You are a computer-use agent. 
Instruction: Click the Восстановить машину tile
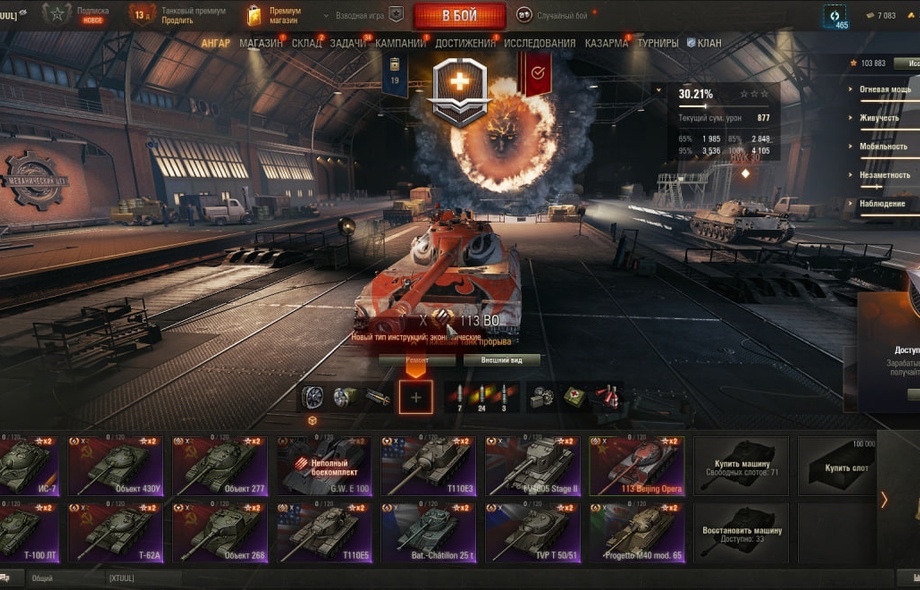[740, 532]
